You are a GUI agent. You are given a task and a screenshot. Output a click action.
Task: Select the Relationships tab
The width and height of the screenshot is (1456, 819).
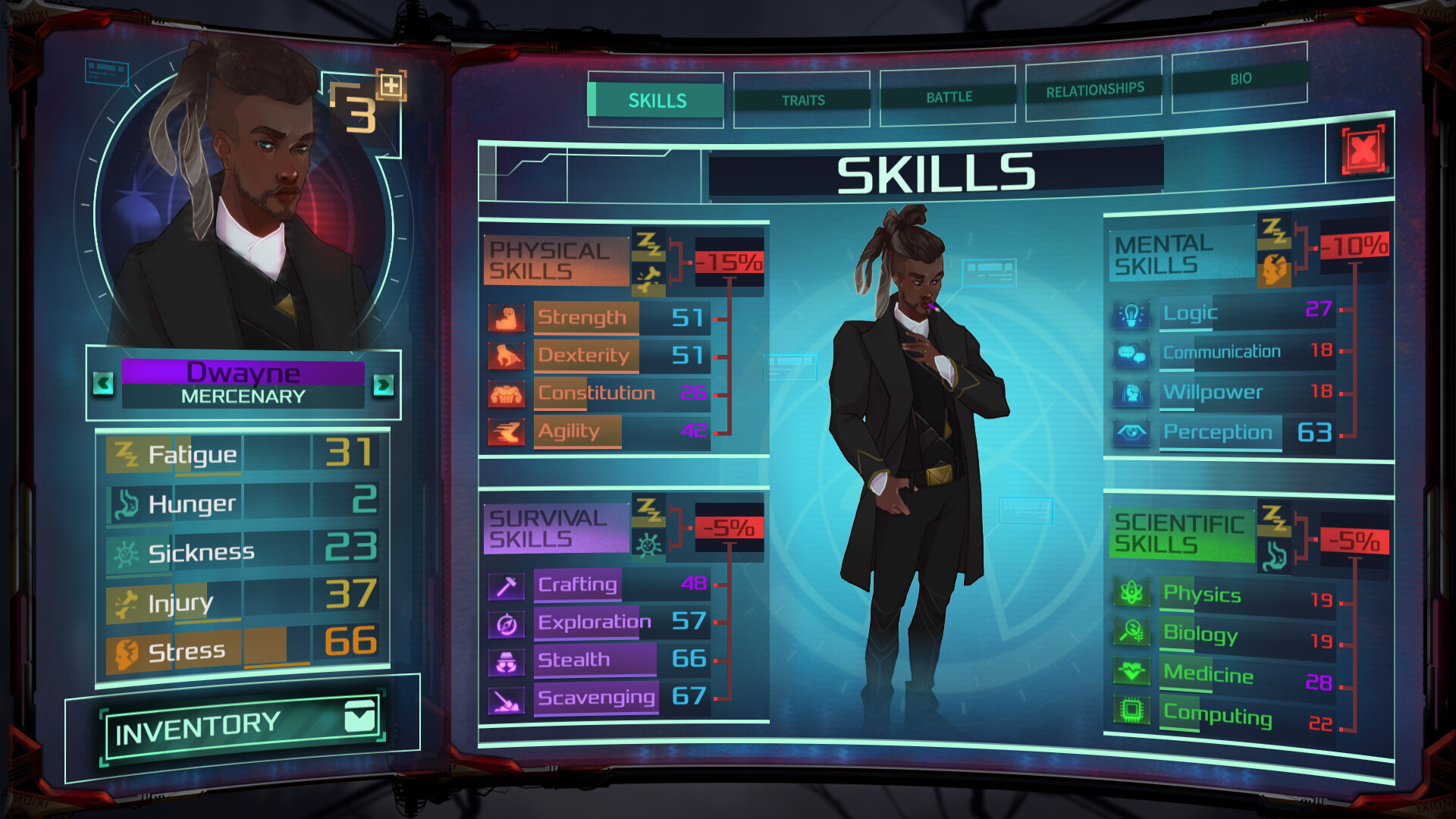tap(1094, 91)
